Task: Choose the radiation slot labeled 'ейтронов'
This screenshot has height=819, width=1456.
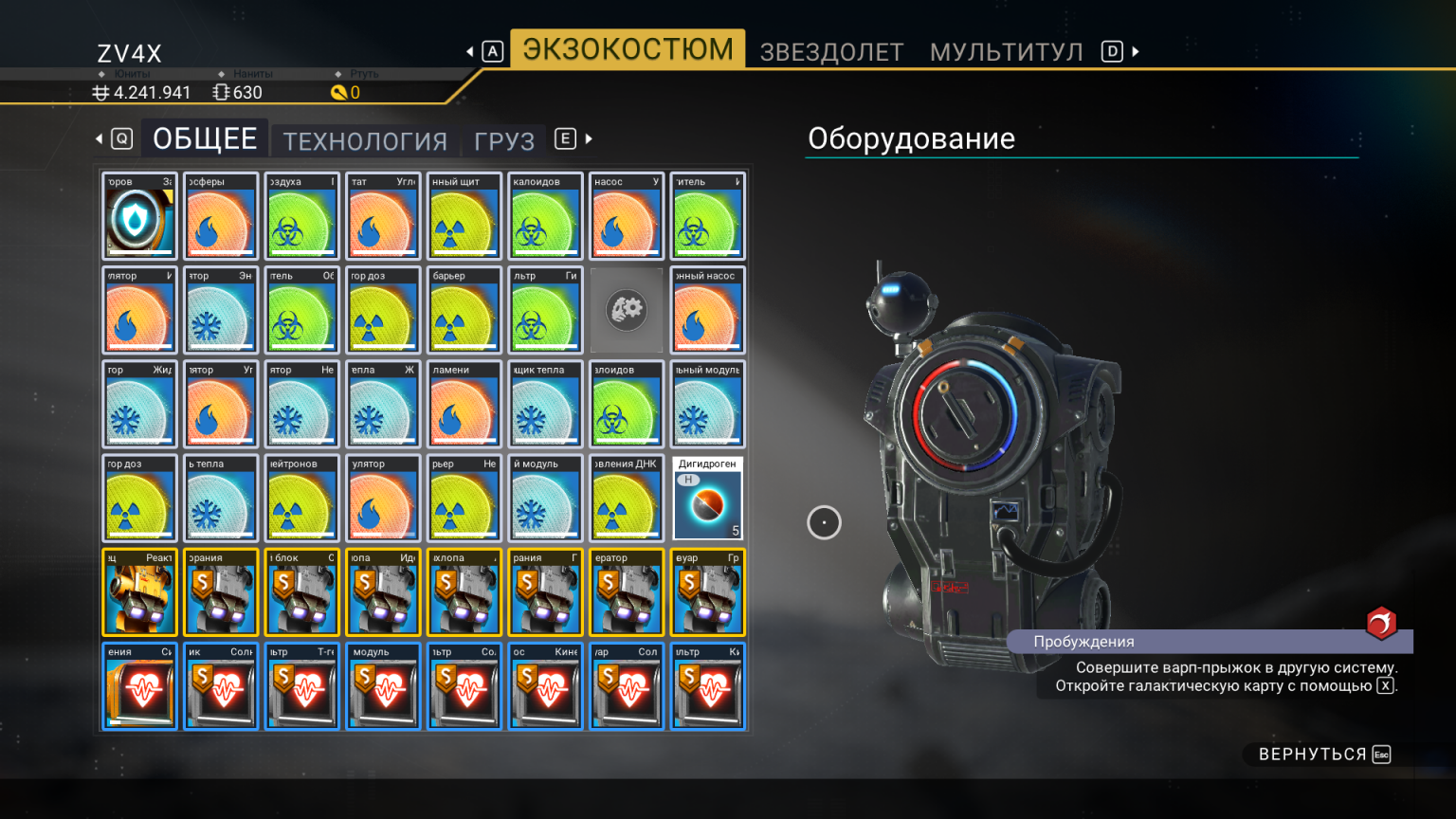Action: click(x=301, y=499)
